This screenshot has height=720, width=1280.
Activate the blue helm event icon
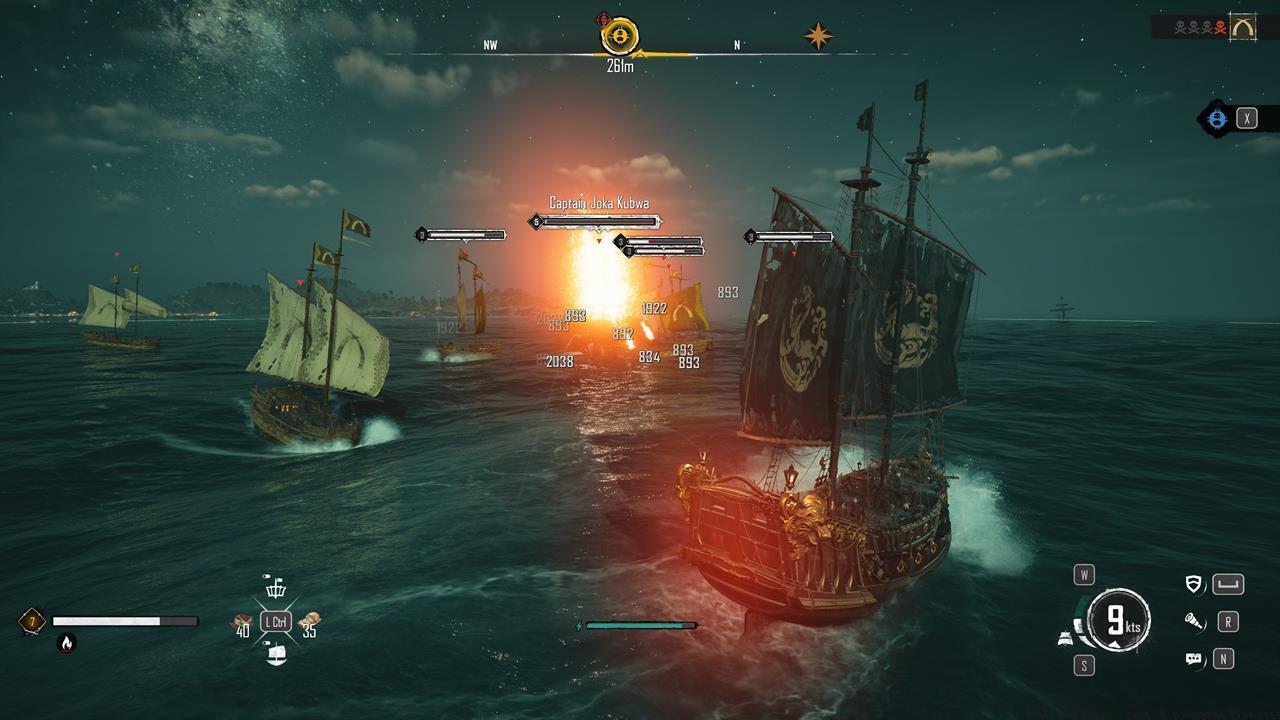1216,119
